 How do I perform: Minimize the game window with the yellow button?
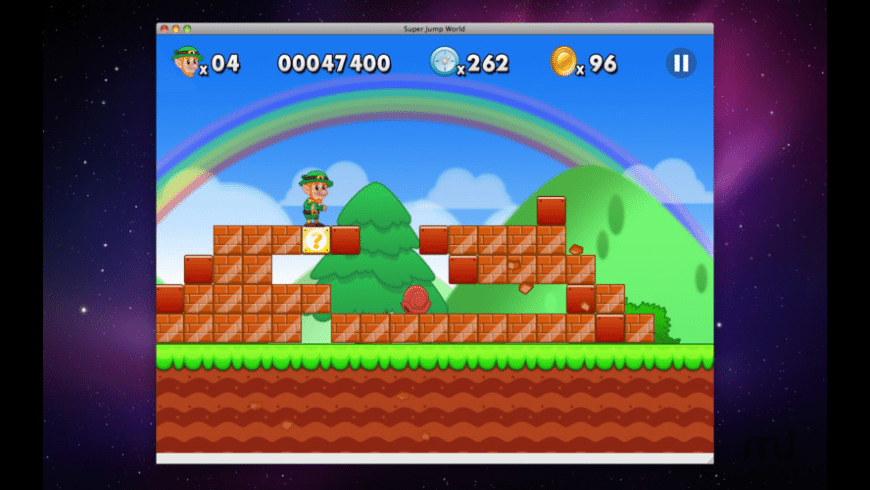(176, 29)
